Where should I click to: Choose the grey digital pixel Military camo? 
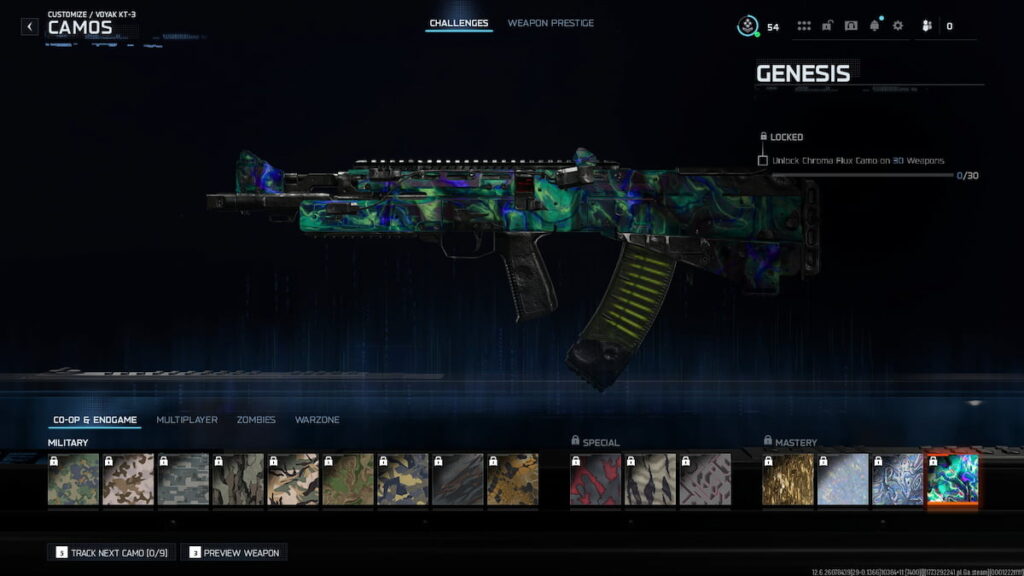(x=183, y=480)
